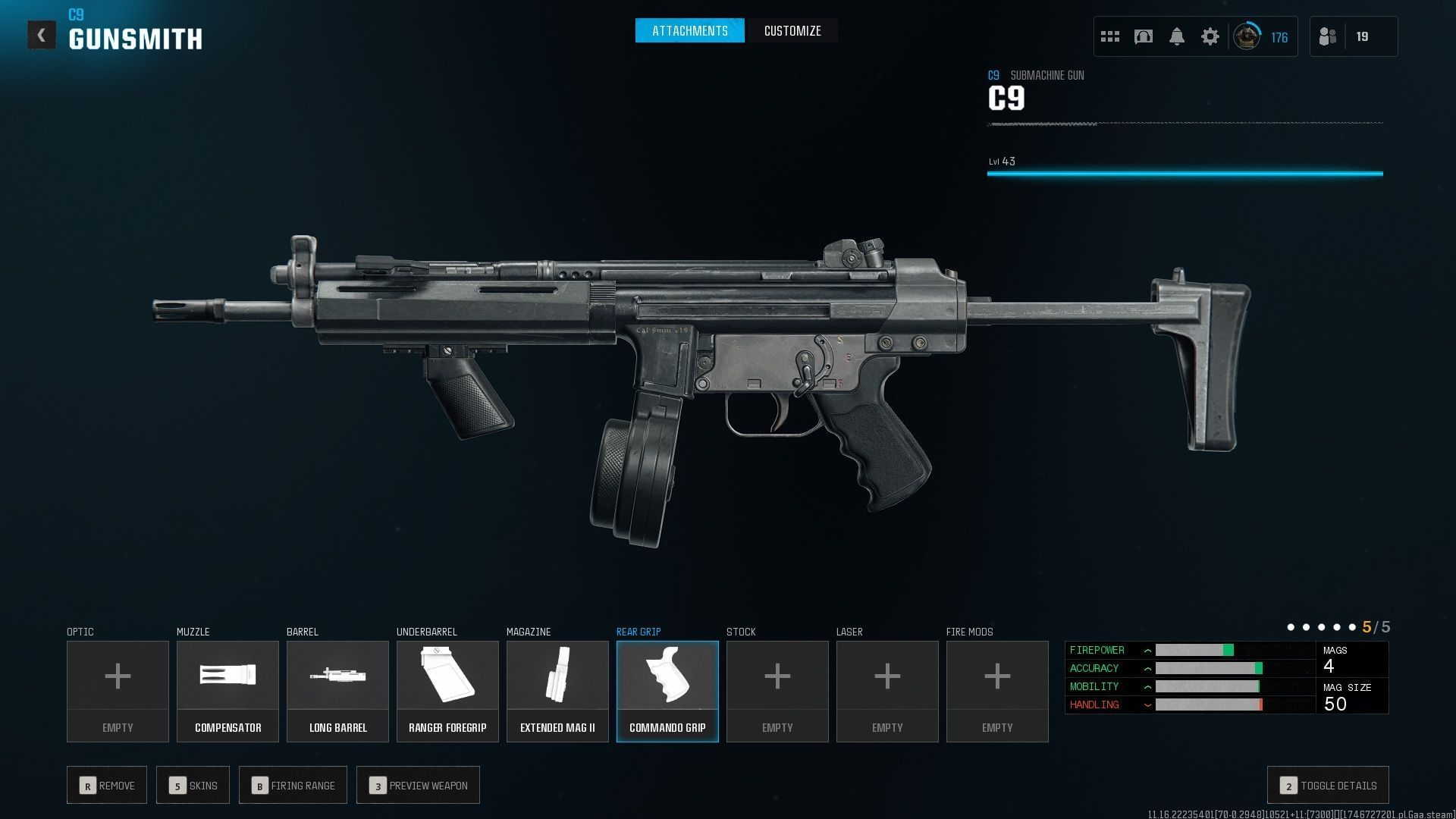Open the notifications bell
The image size is (1456, 819).
click(1176, 36)
